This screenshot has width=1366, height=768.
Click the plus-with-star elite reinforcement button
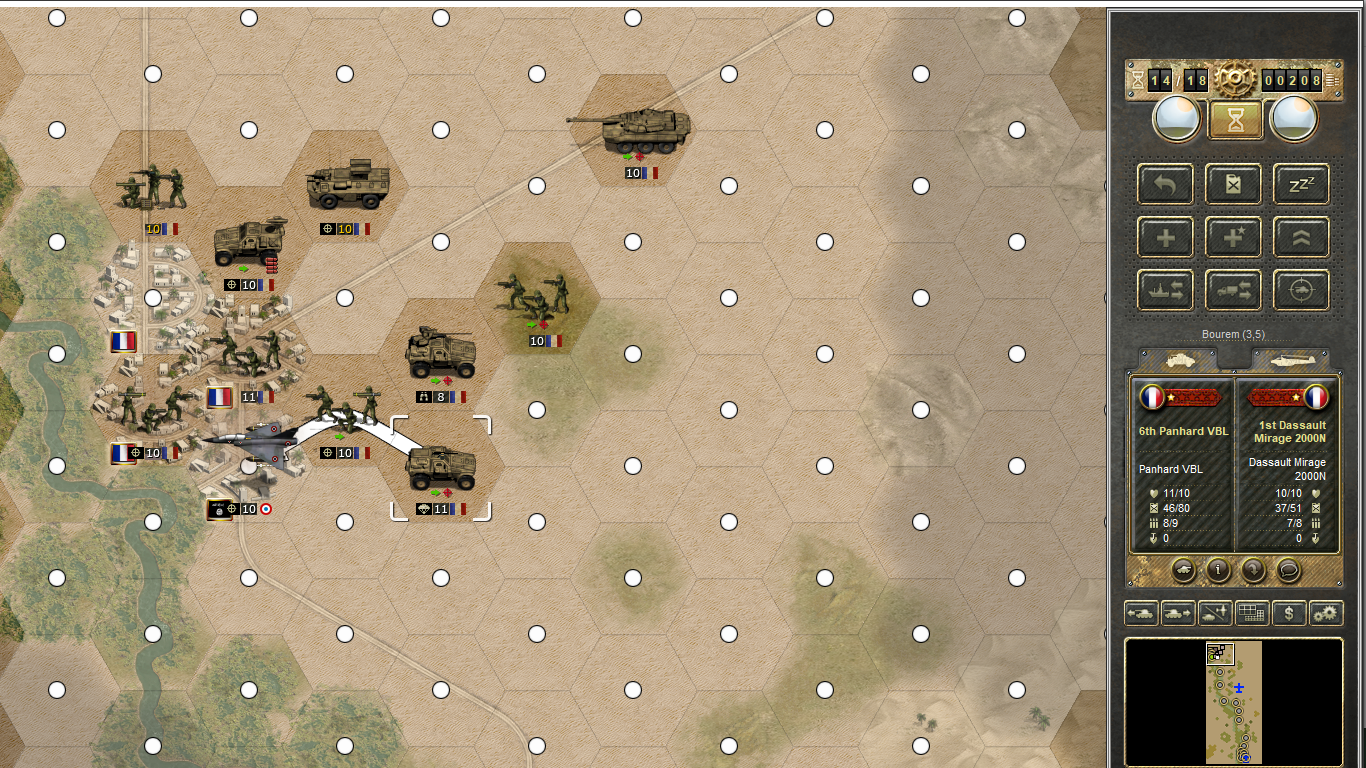tap(1233, 237)
